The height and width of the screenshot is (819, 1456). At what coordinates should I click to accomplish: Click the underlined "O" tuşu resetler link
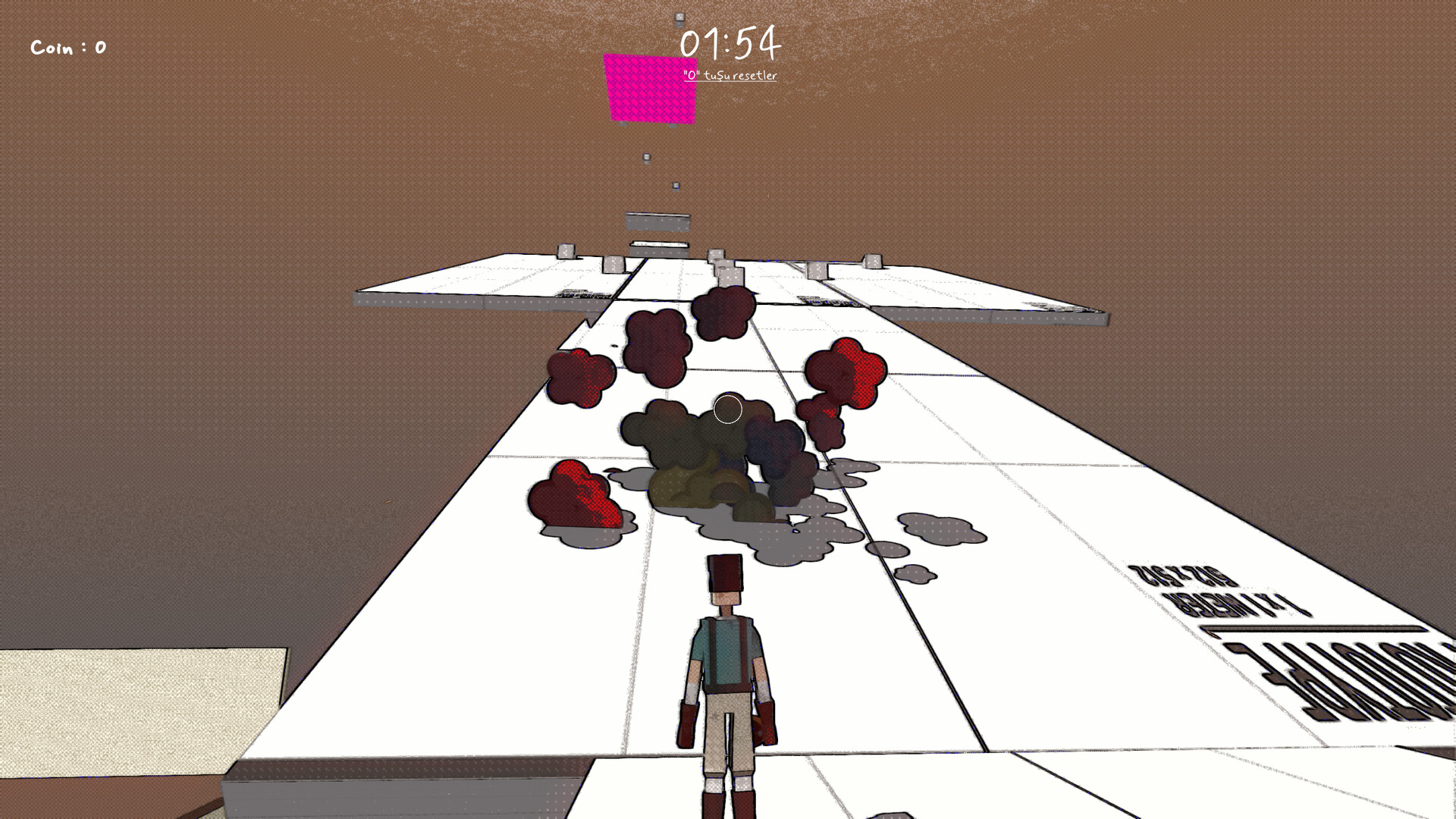pos(730,75)
